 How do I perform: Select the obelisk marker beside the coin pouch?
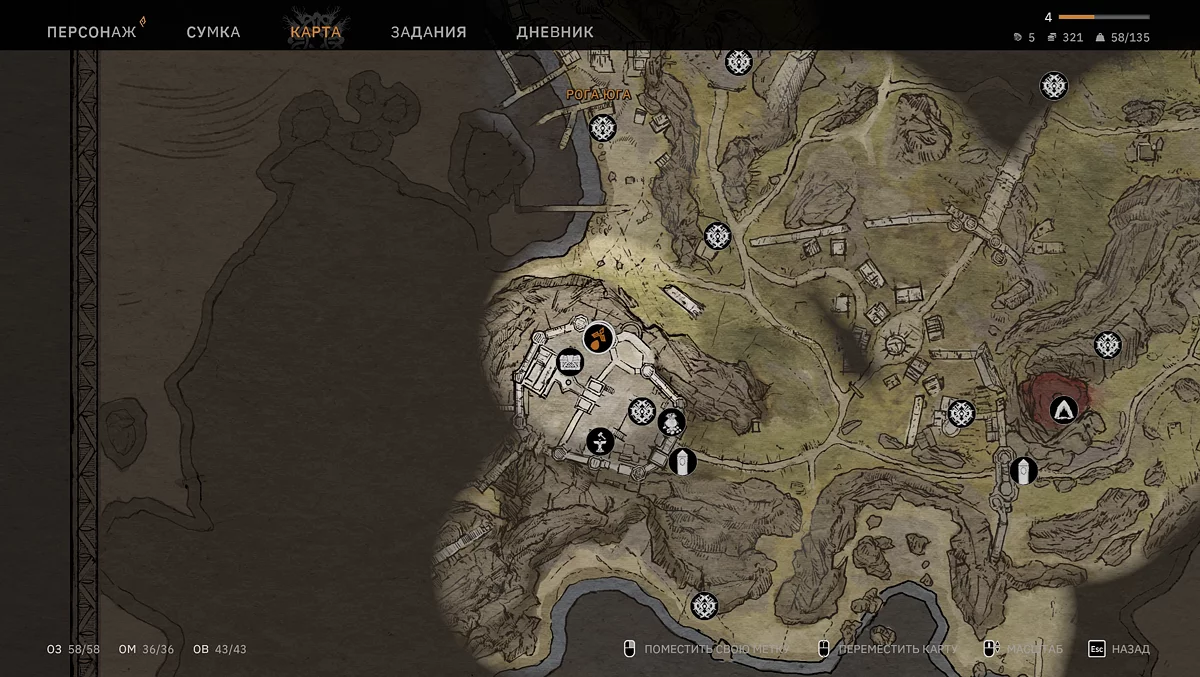[x=682, y=461]
